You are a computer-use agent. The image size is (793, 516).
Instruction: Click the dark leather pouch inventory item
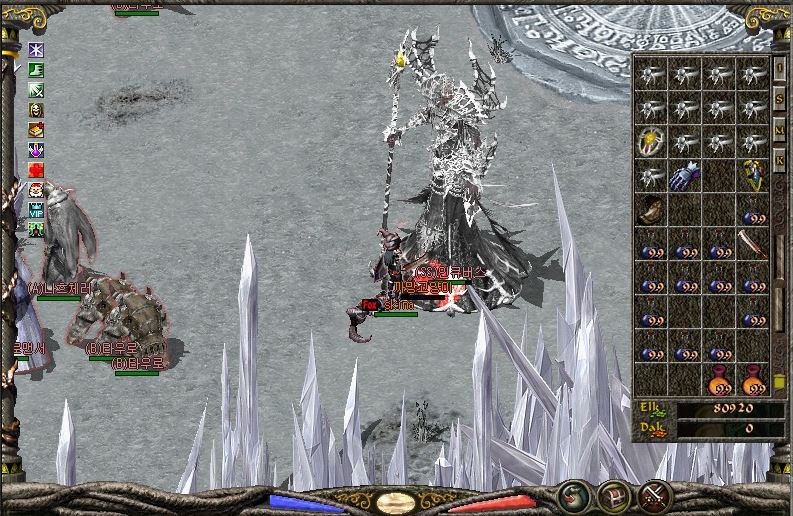650,211
